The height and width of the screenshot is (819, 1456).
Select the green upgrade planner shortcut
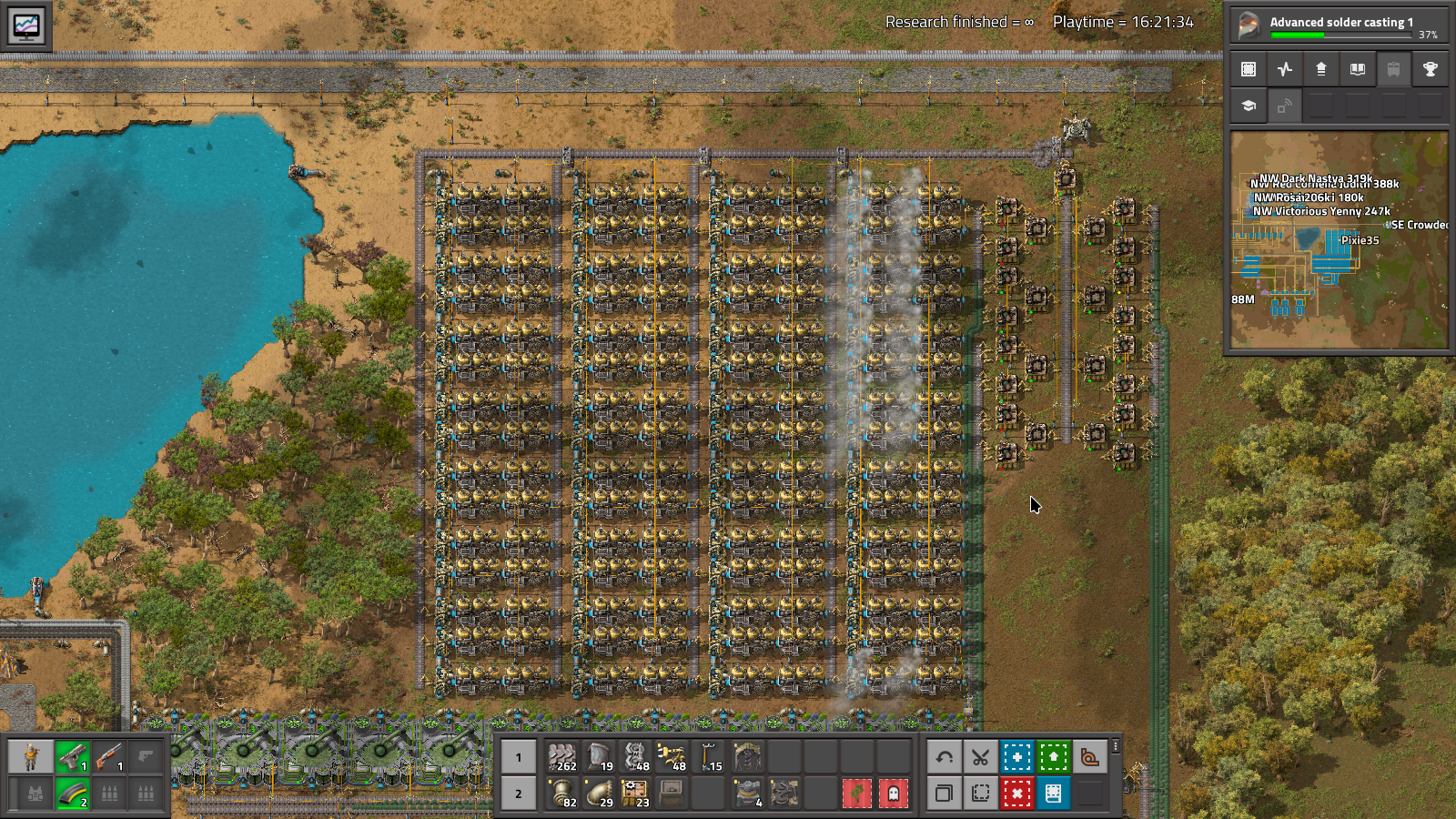(1053, 757)
